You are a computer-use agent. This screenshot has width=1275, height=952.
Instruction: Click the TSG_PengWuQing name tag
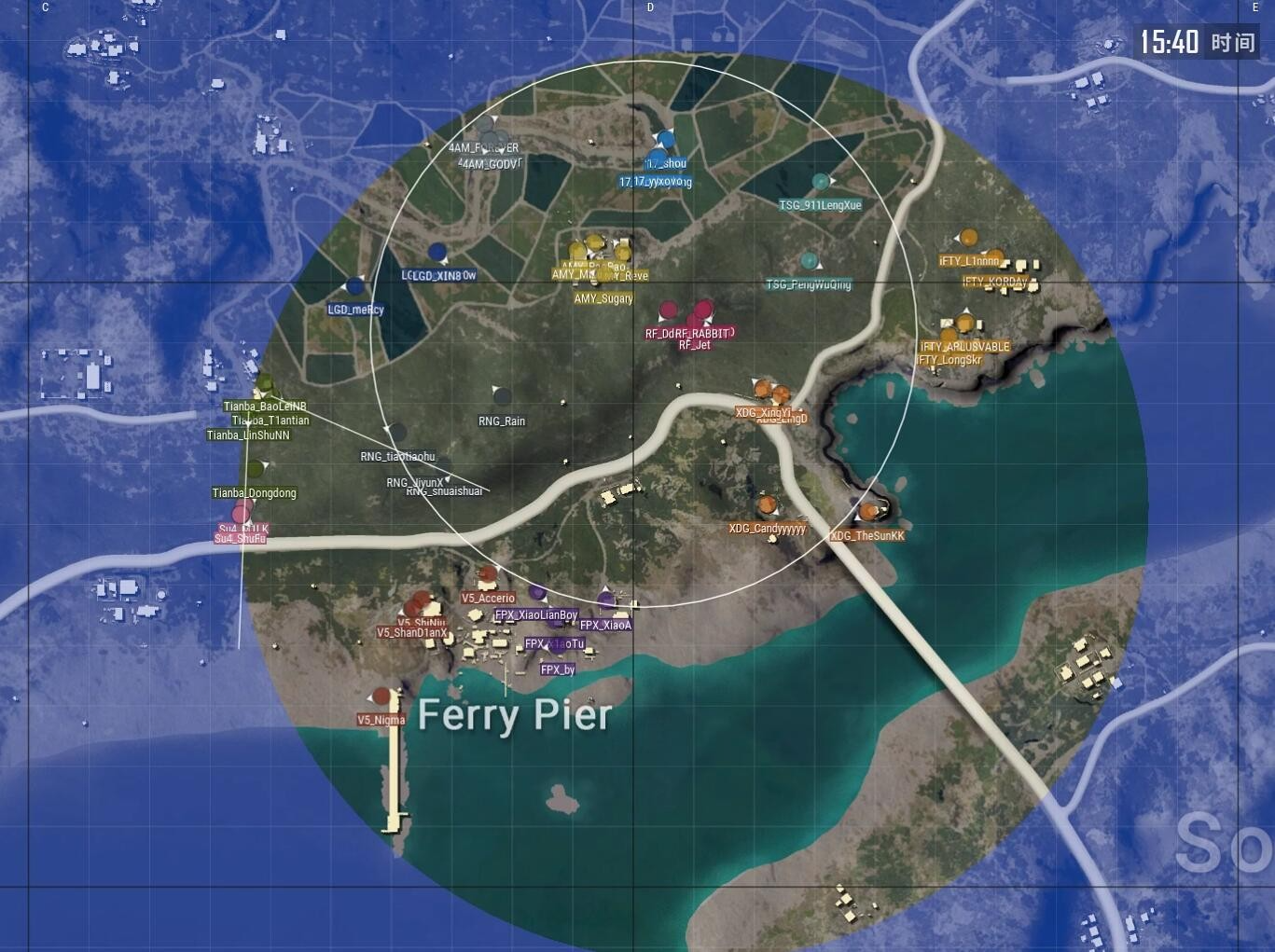810,284
